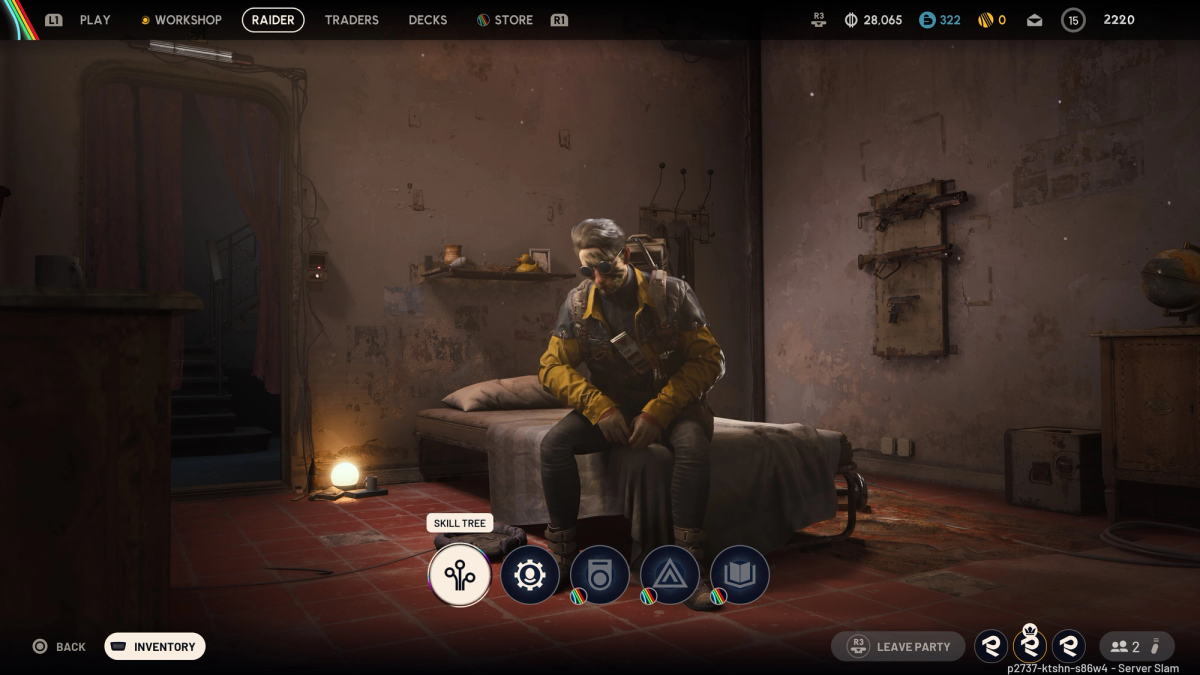This screenshot has height=675, width=1200.
Task: Go Back to the previous screen
Action: click(59, 647)
